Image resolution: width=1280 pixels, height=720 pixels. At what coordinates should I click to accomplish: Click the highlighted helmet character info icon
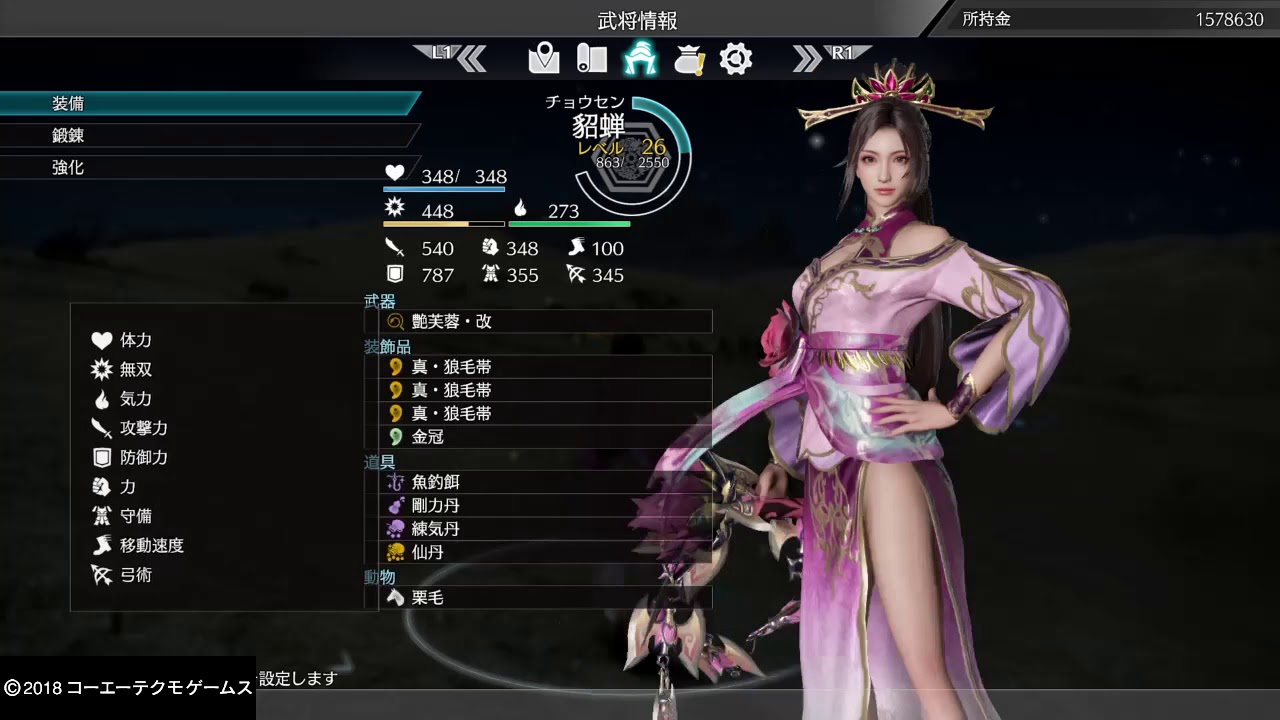click(641, 58)
